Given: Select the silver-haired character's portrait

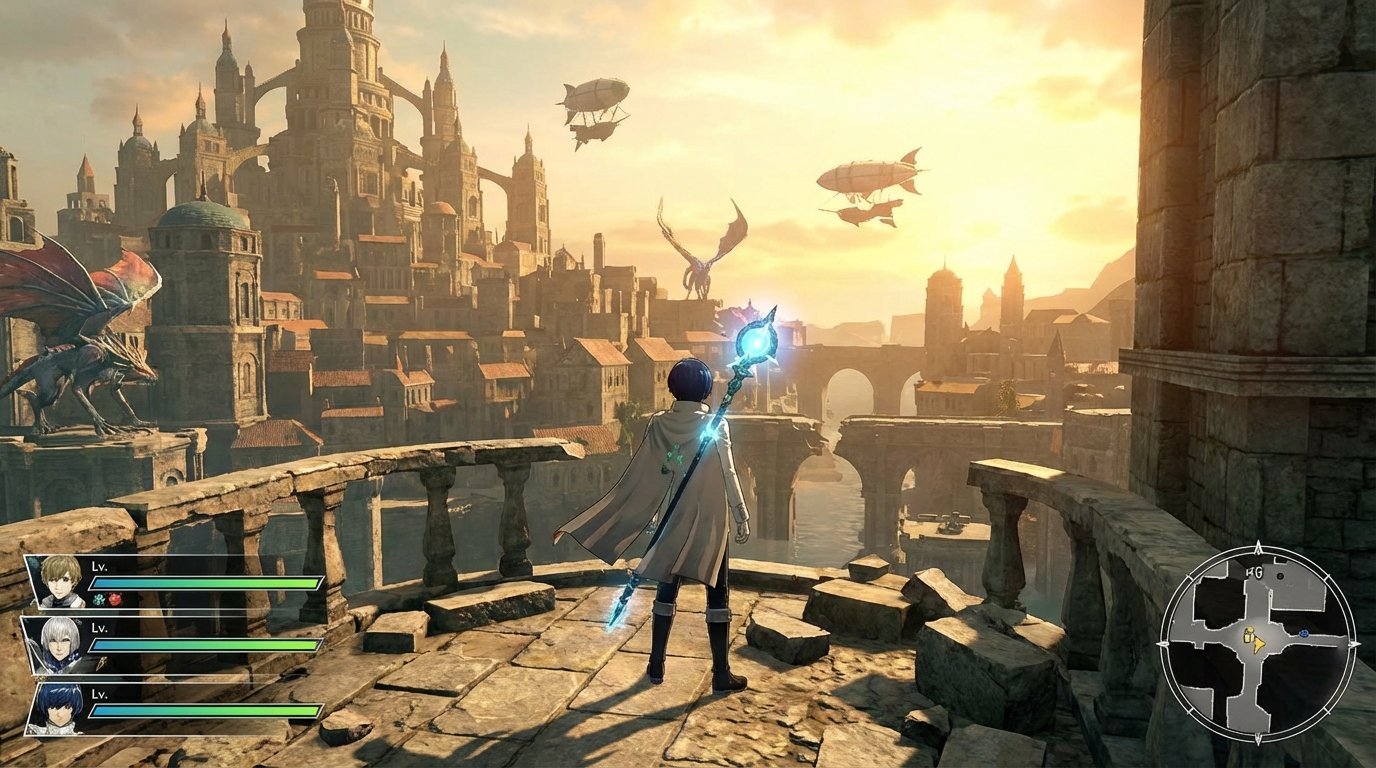Looking at the screenshot, I should (59, 644).
